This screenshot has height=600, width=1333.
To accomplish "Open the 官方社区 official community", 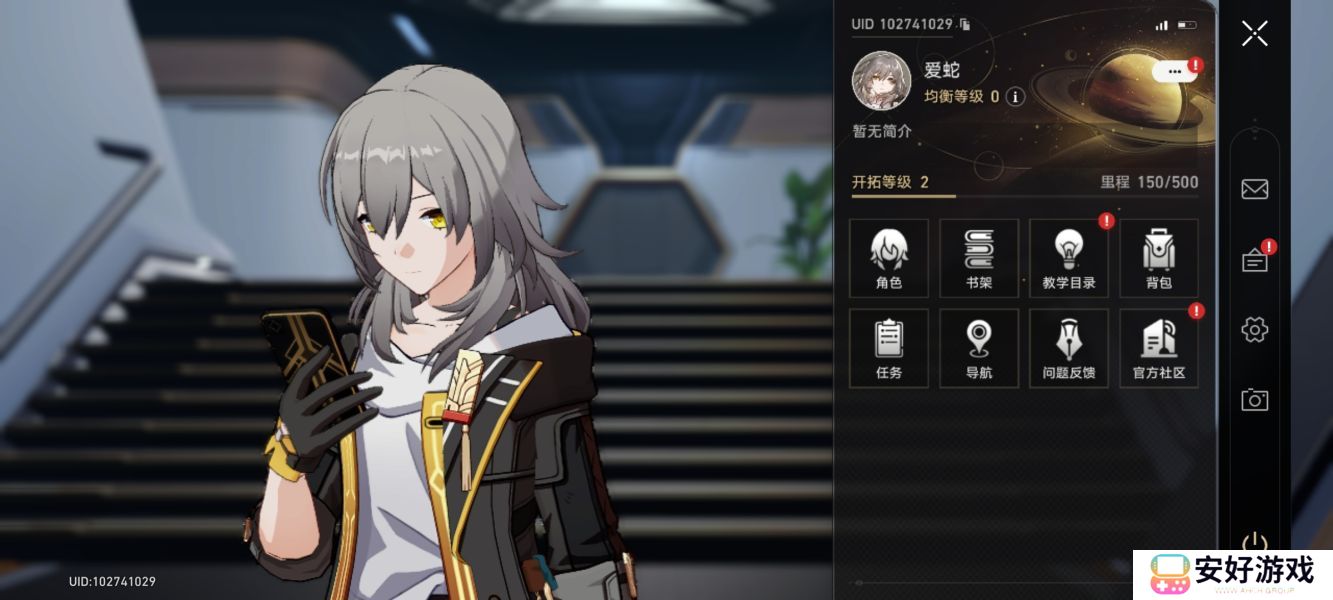I will click(1158, 348).
